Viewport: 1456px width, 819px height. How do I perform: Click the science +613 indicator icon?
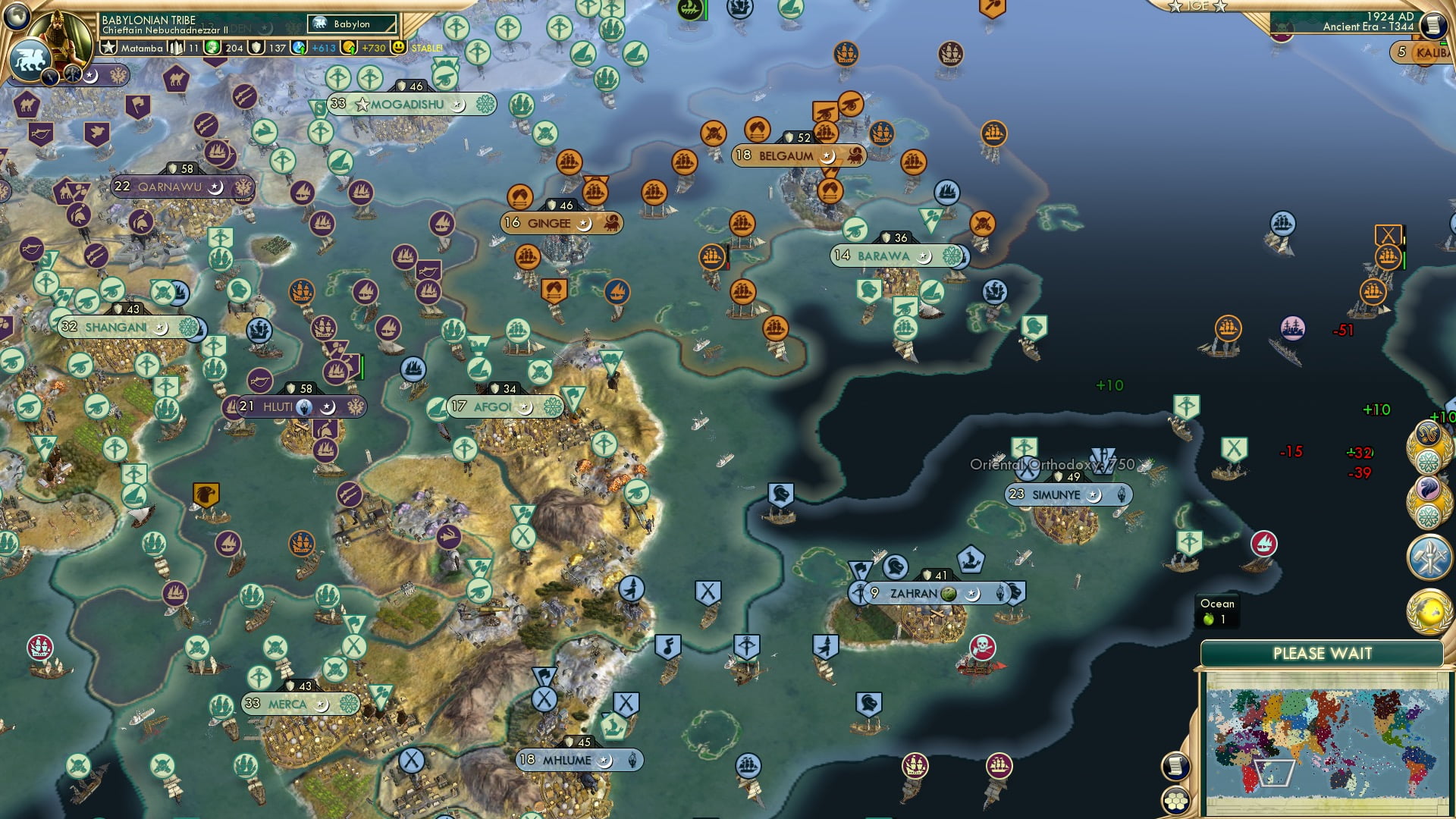click(299, 47)
